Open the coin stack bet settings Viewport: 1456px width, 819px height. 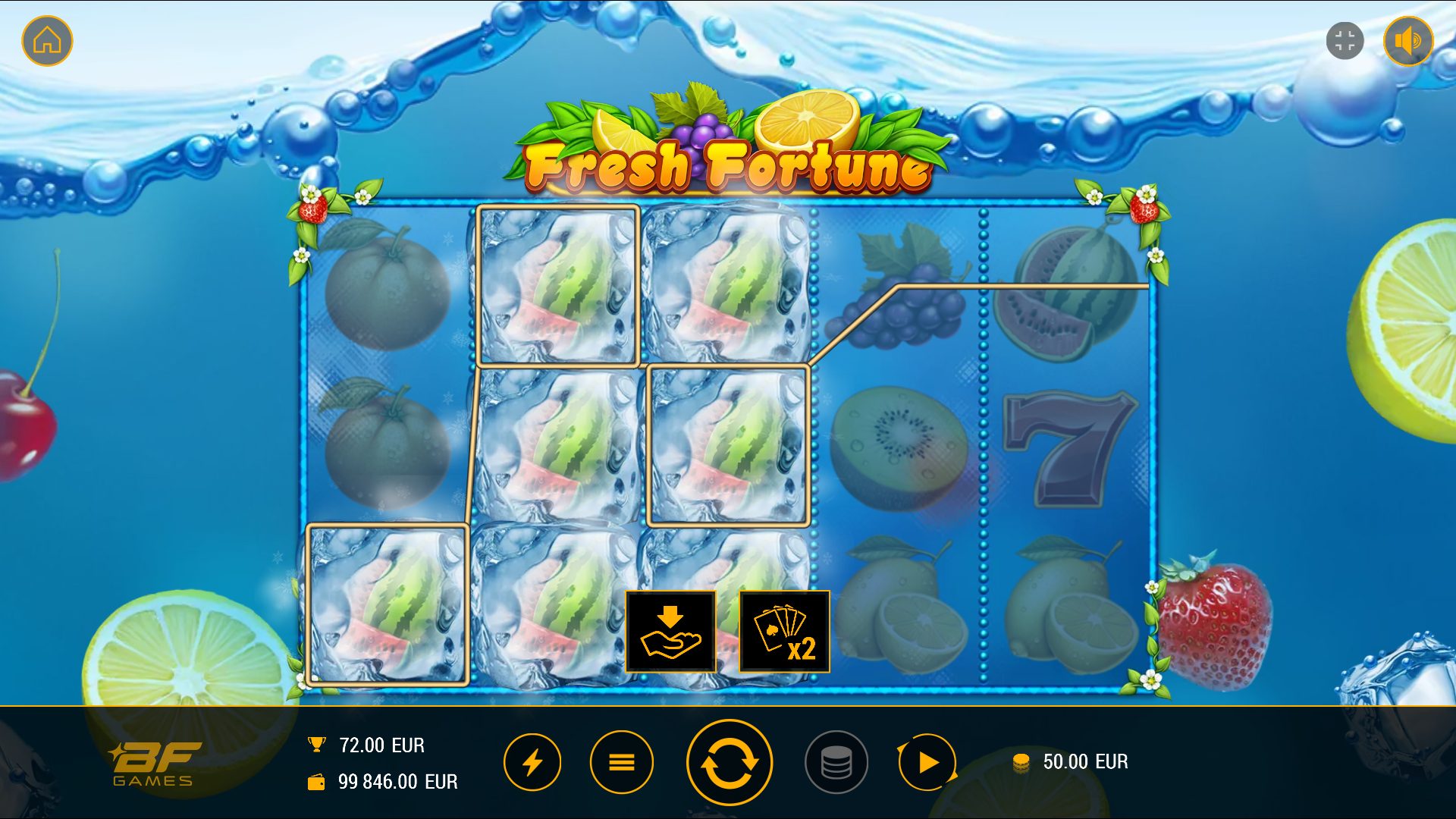click(836, 762)
